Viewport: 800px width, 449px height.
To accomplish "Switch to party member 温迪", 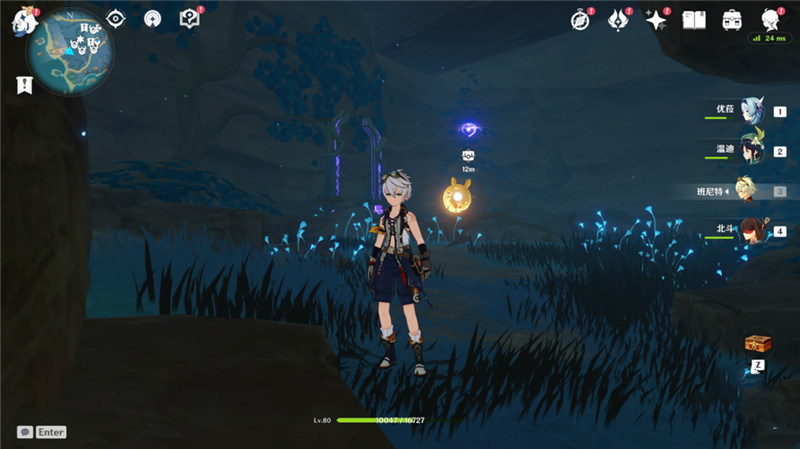I will coord(750,151).
